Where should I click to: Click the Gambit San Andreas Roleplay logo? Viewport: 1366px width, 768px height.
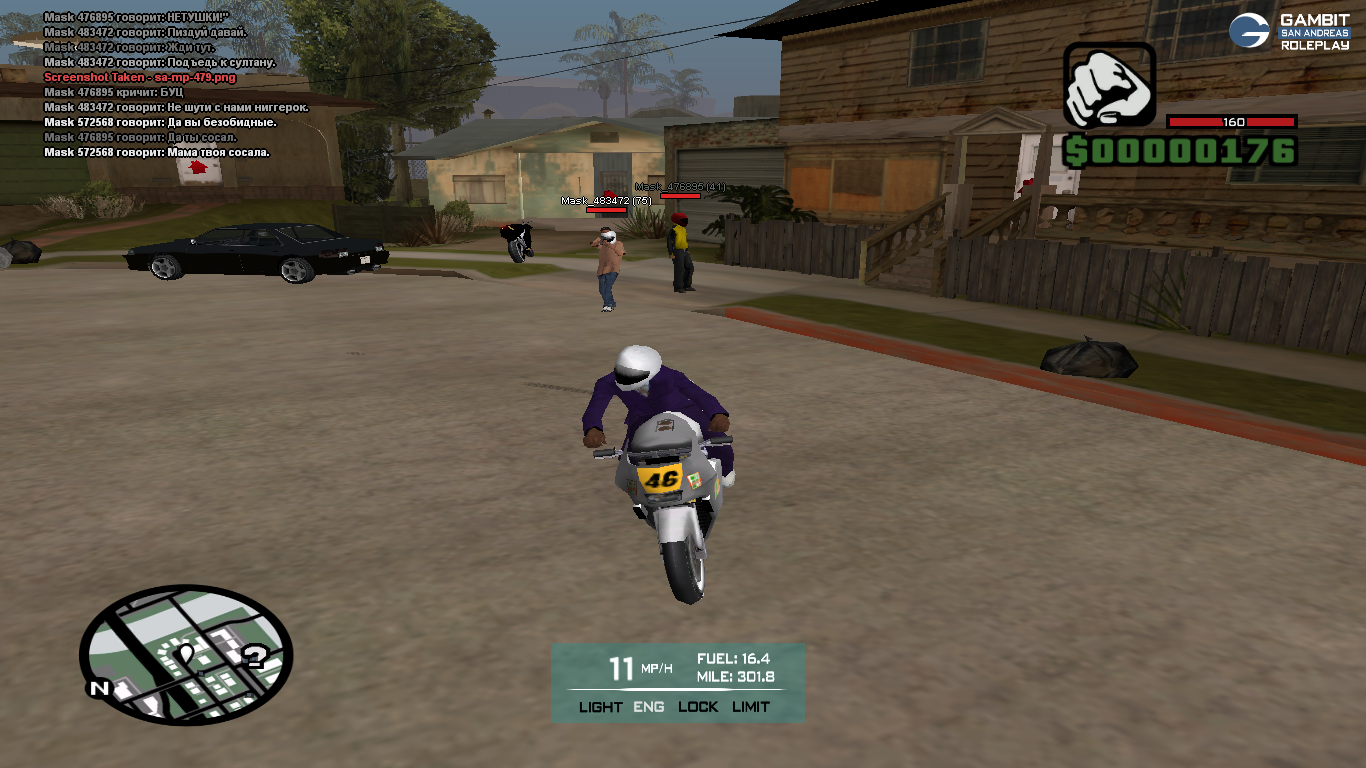tap(1289, 32)
